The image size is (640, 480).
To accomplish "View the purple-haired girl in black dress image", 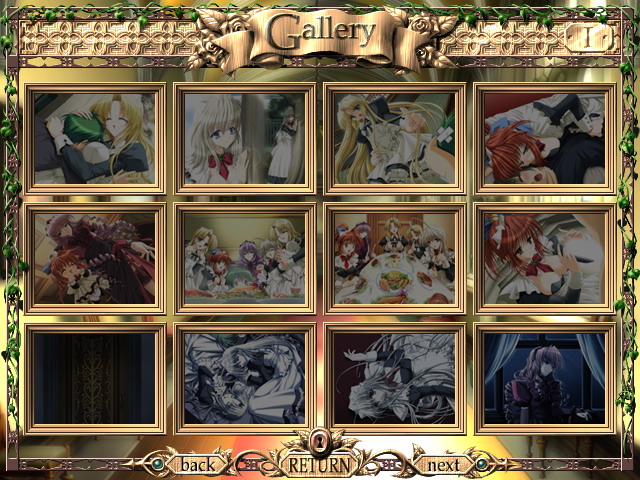I will pos(95,258).
